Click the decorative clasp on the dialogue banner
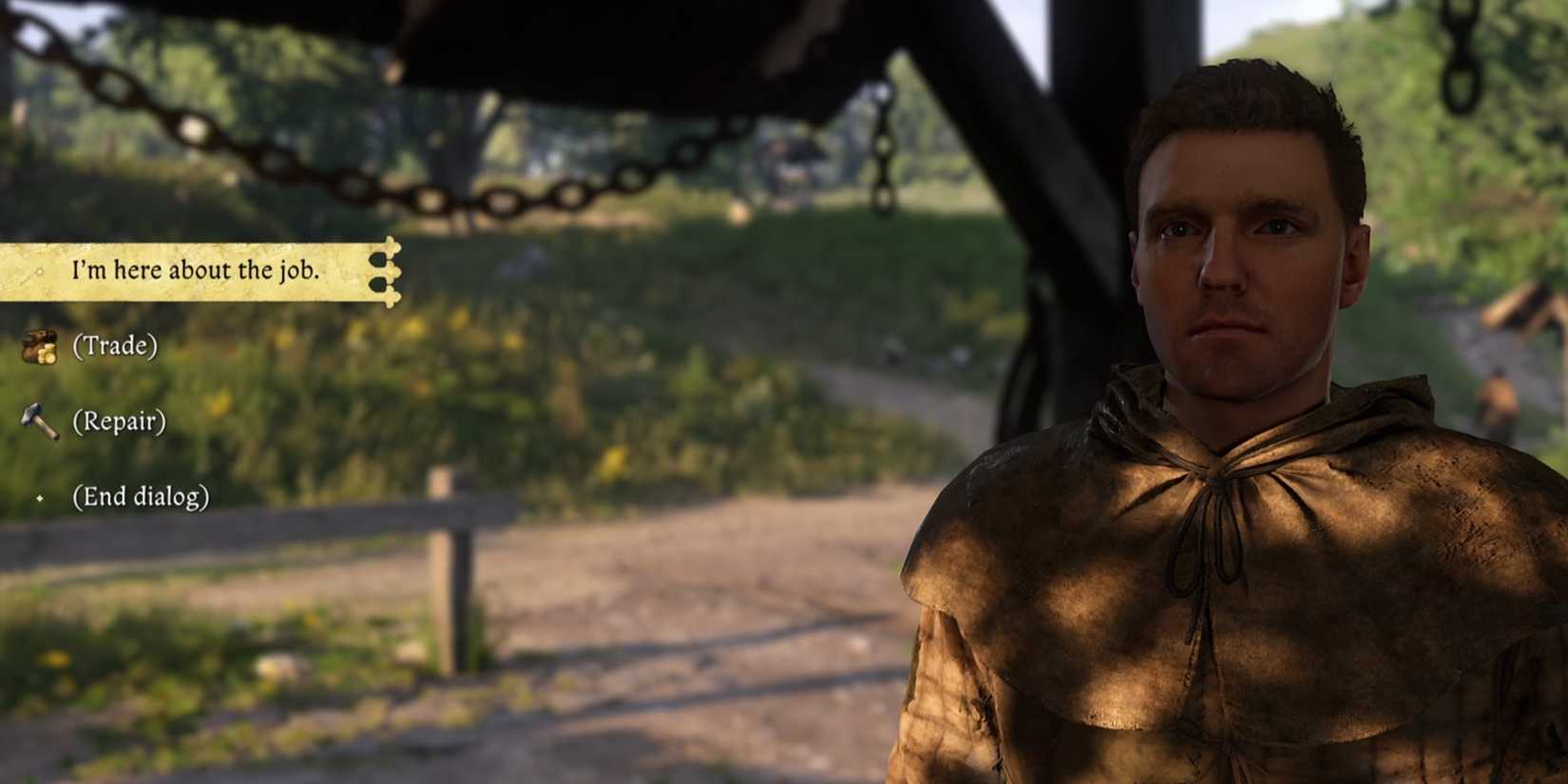This screenshot has height=784, width=1568. click(x=388, y=271)
